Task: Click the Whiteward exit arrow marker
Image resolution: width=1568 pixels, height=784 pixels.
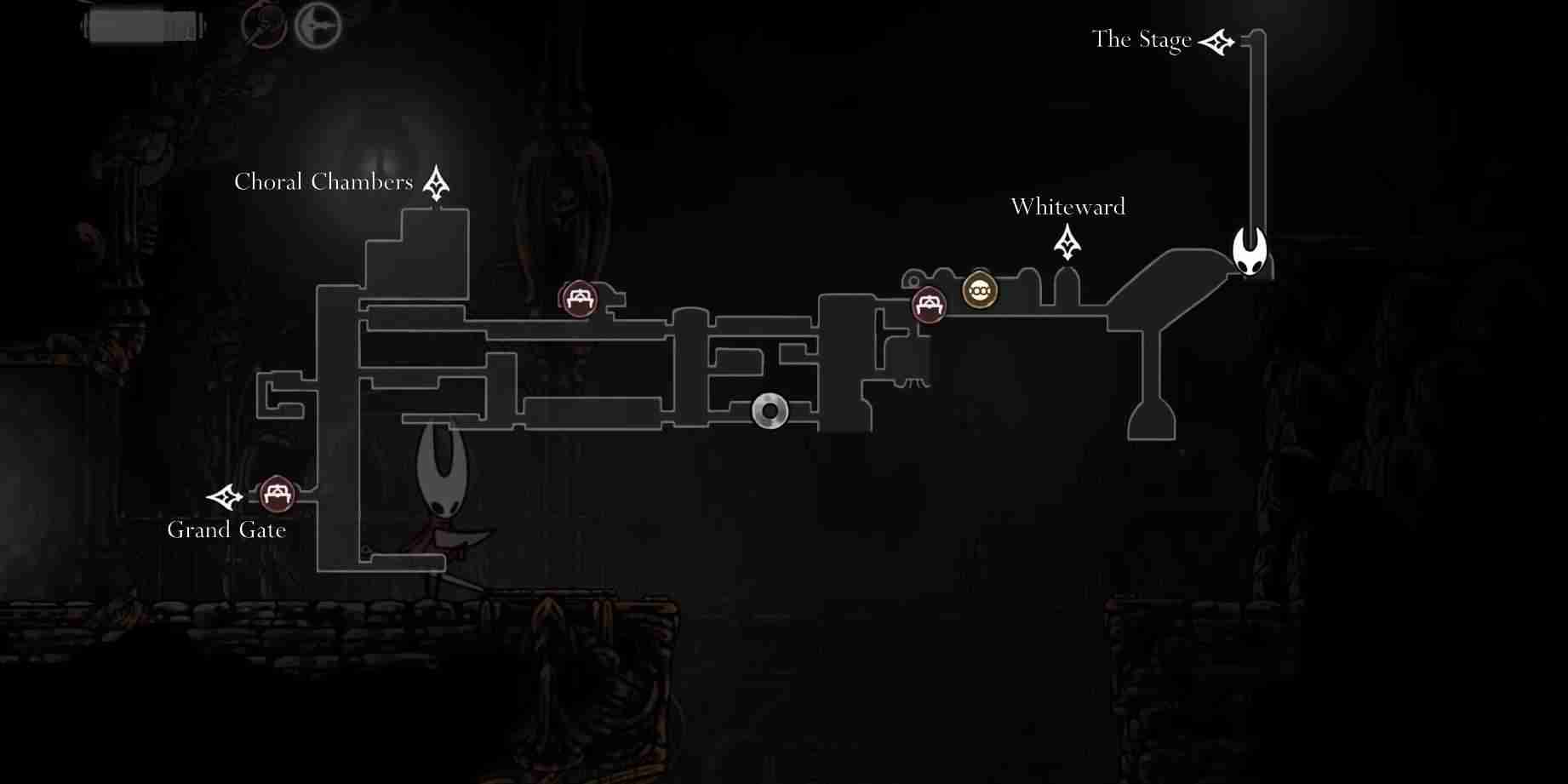Action: 1067,243
